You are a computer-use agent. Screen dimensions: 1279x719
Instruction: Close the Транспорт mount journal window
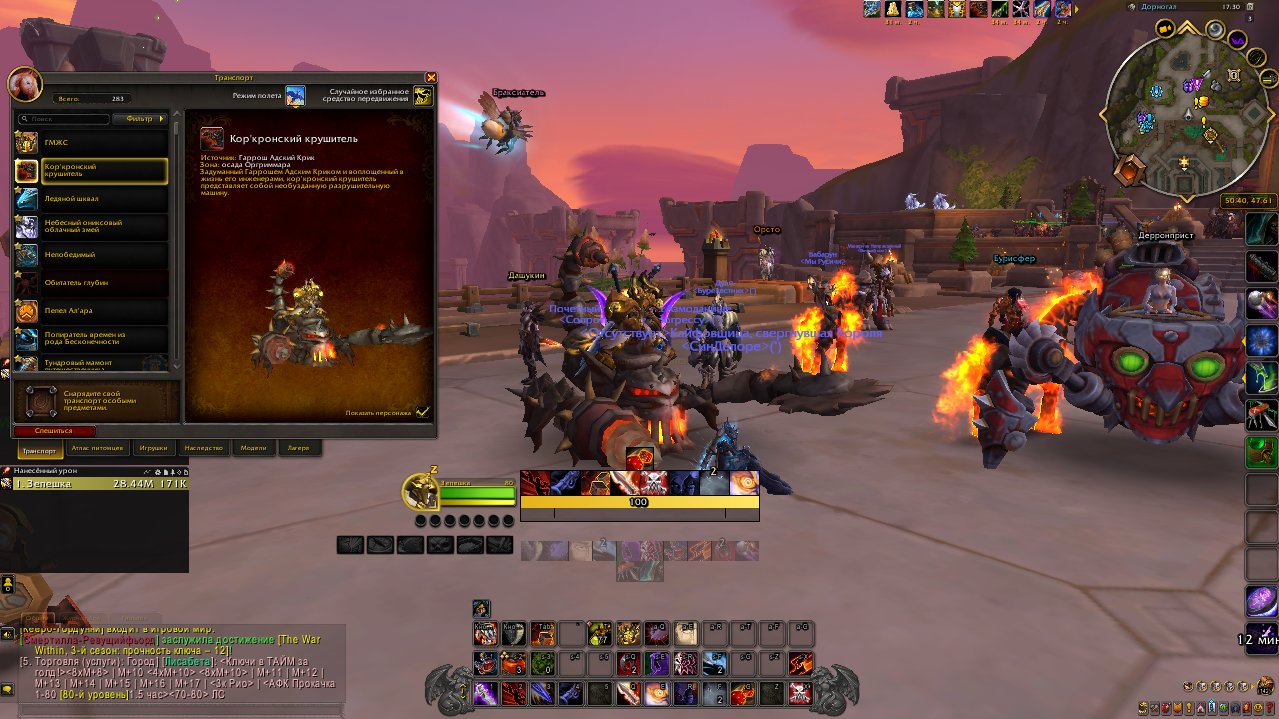tap(431, 77)
